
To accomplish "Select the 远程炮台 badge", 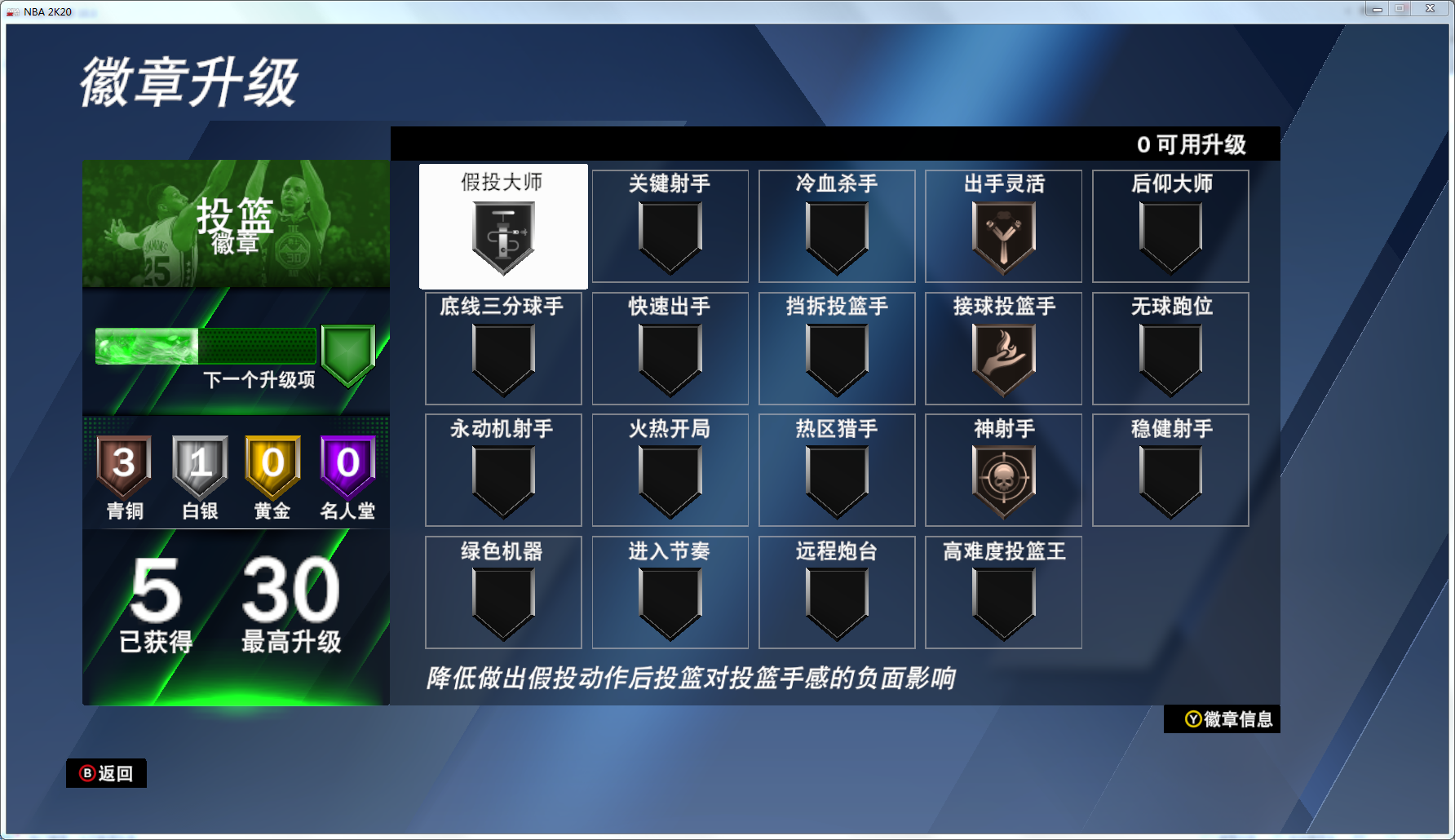I will (x=836, y=592).
